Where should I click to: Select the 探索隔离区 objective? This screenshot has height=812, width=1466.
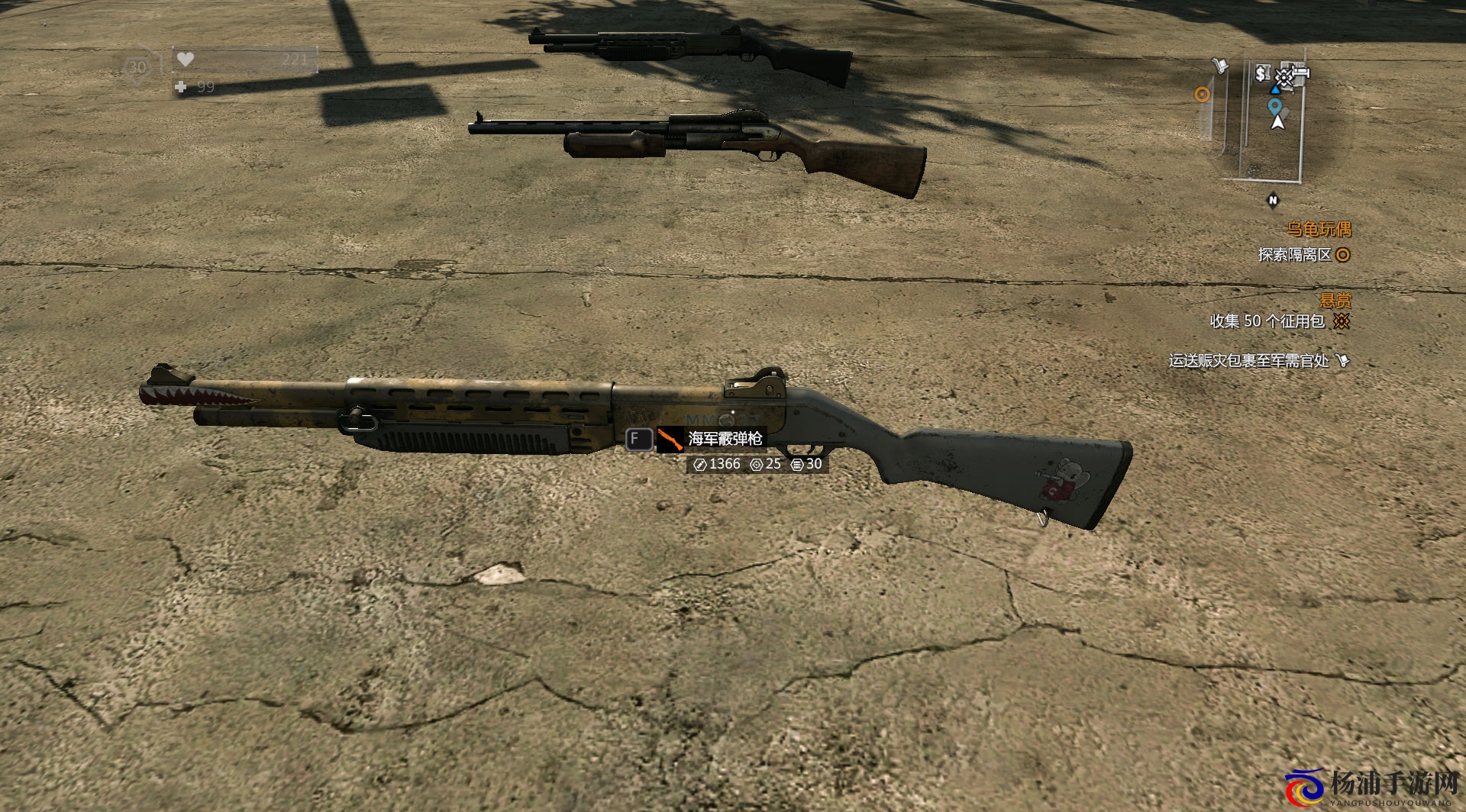[1295, 255]
